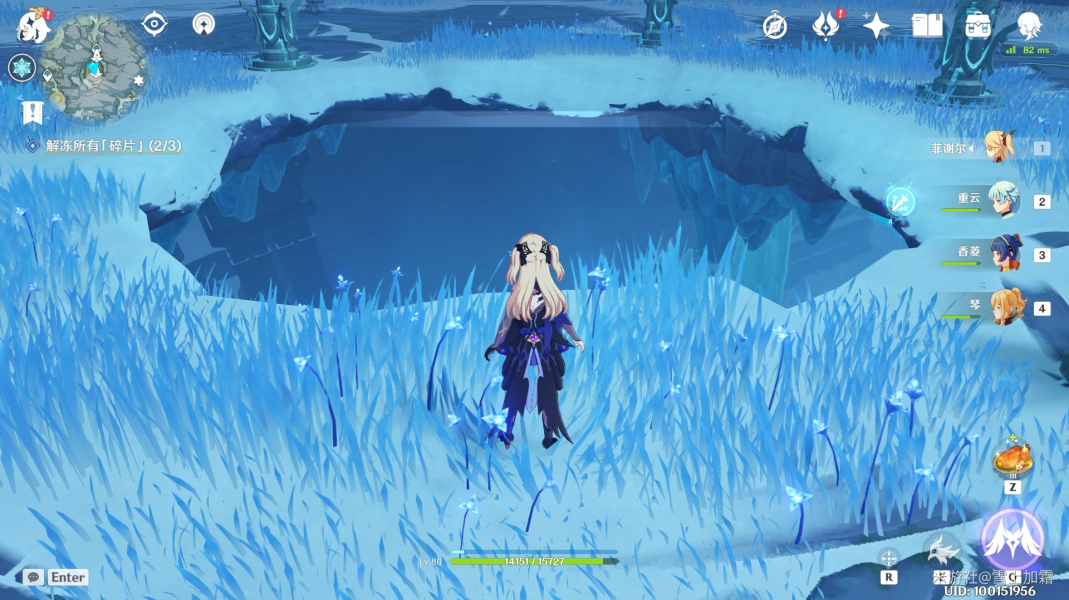Open the compass events icon

pyautogui.click(x=775, y=27)
